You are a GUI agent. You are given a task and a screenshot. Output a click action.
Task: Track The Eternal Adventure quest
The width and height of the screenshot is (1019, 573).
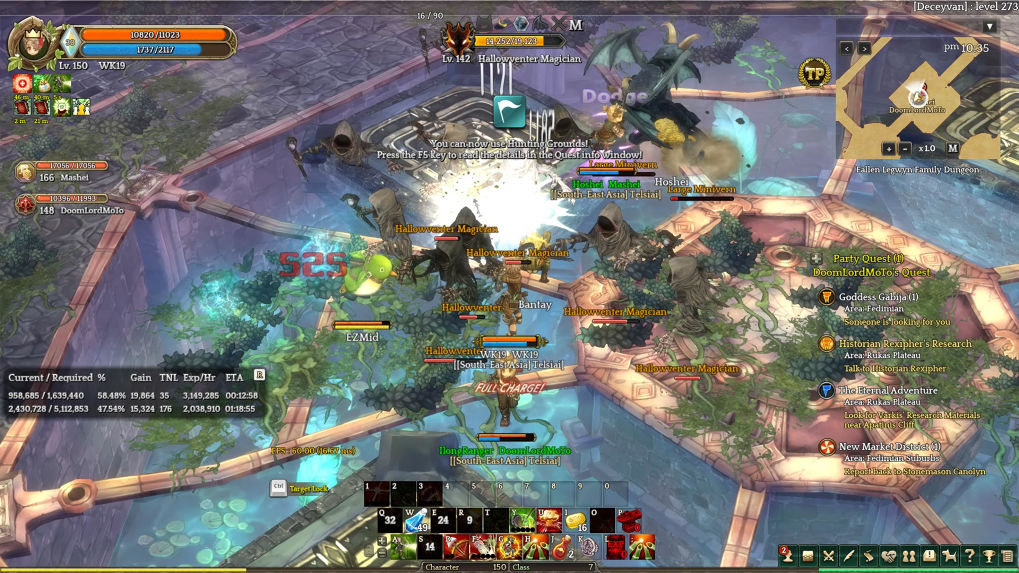point(887,391)
